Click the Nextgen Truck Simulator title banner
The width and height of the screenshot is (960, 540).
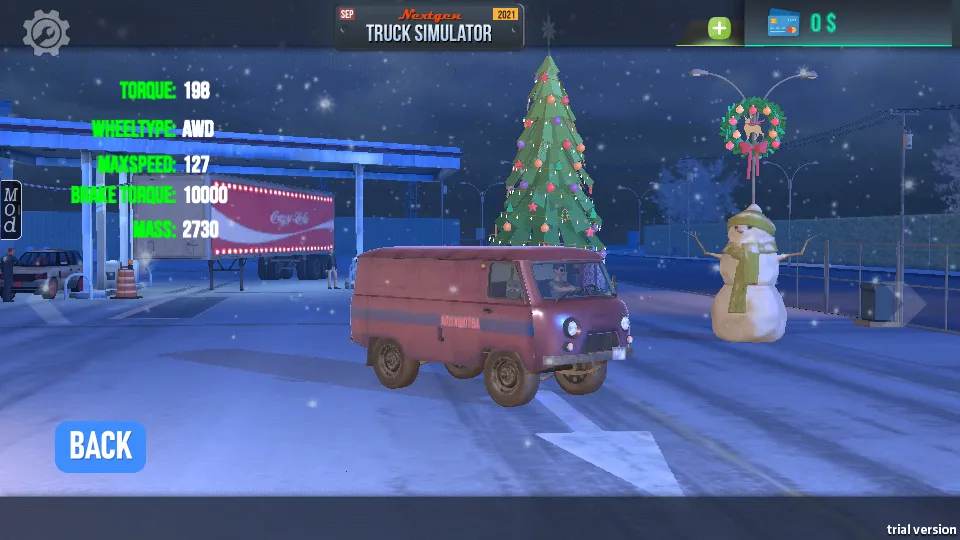pos(429,27)
